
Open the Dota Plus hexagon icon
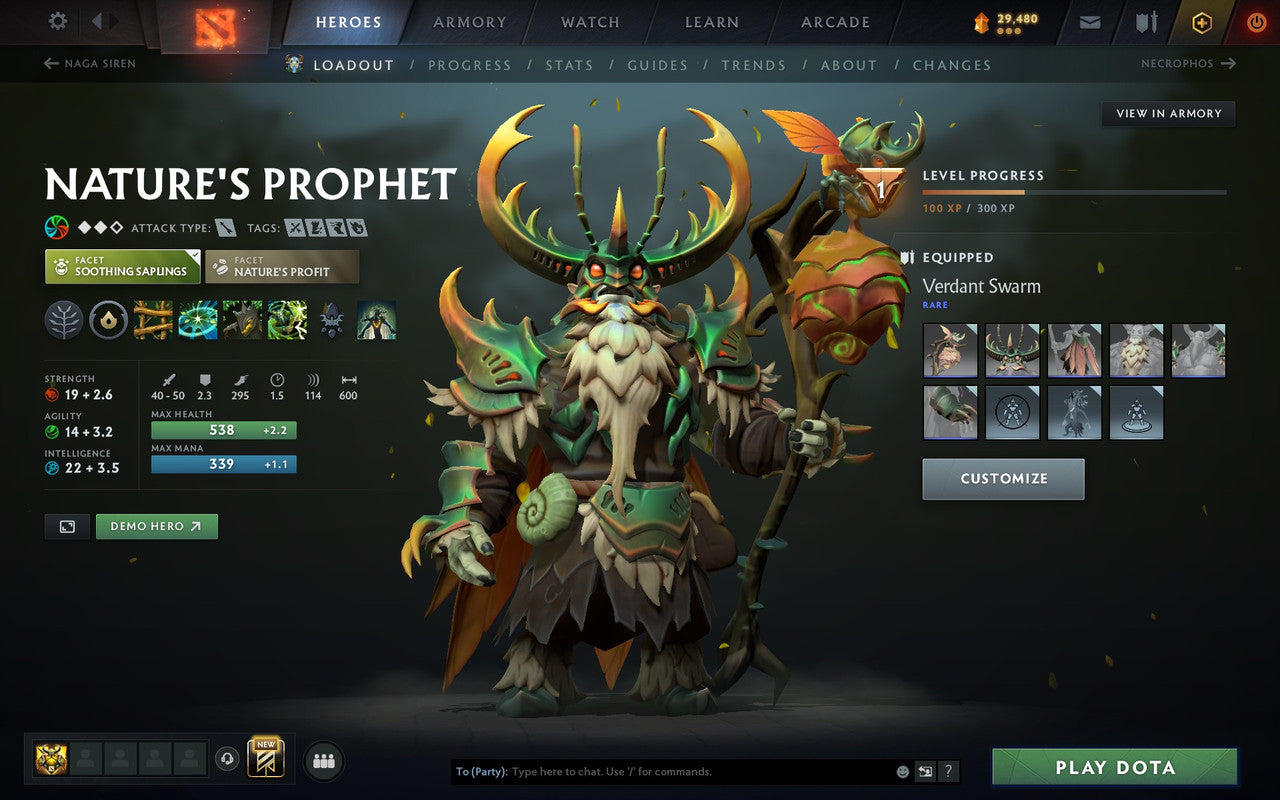(x=1201, y=22)
